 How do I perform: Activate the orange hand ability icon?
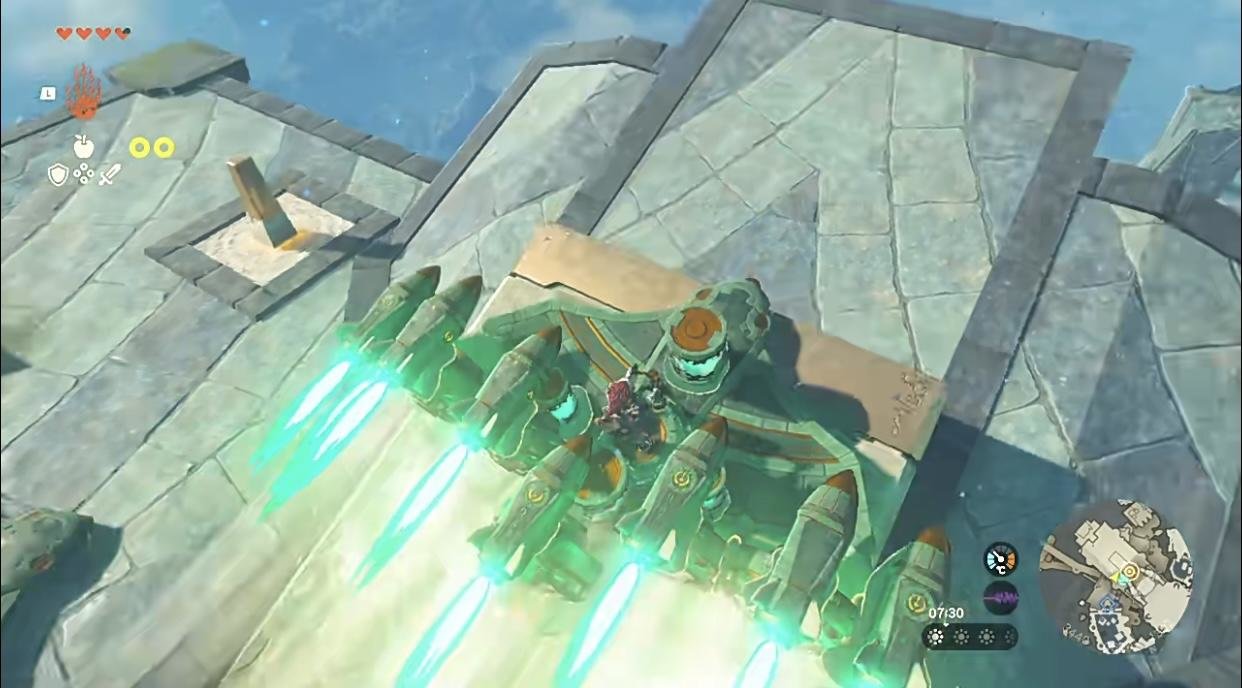pyautogui.click(x=84, y=92)
